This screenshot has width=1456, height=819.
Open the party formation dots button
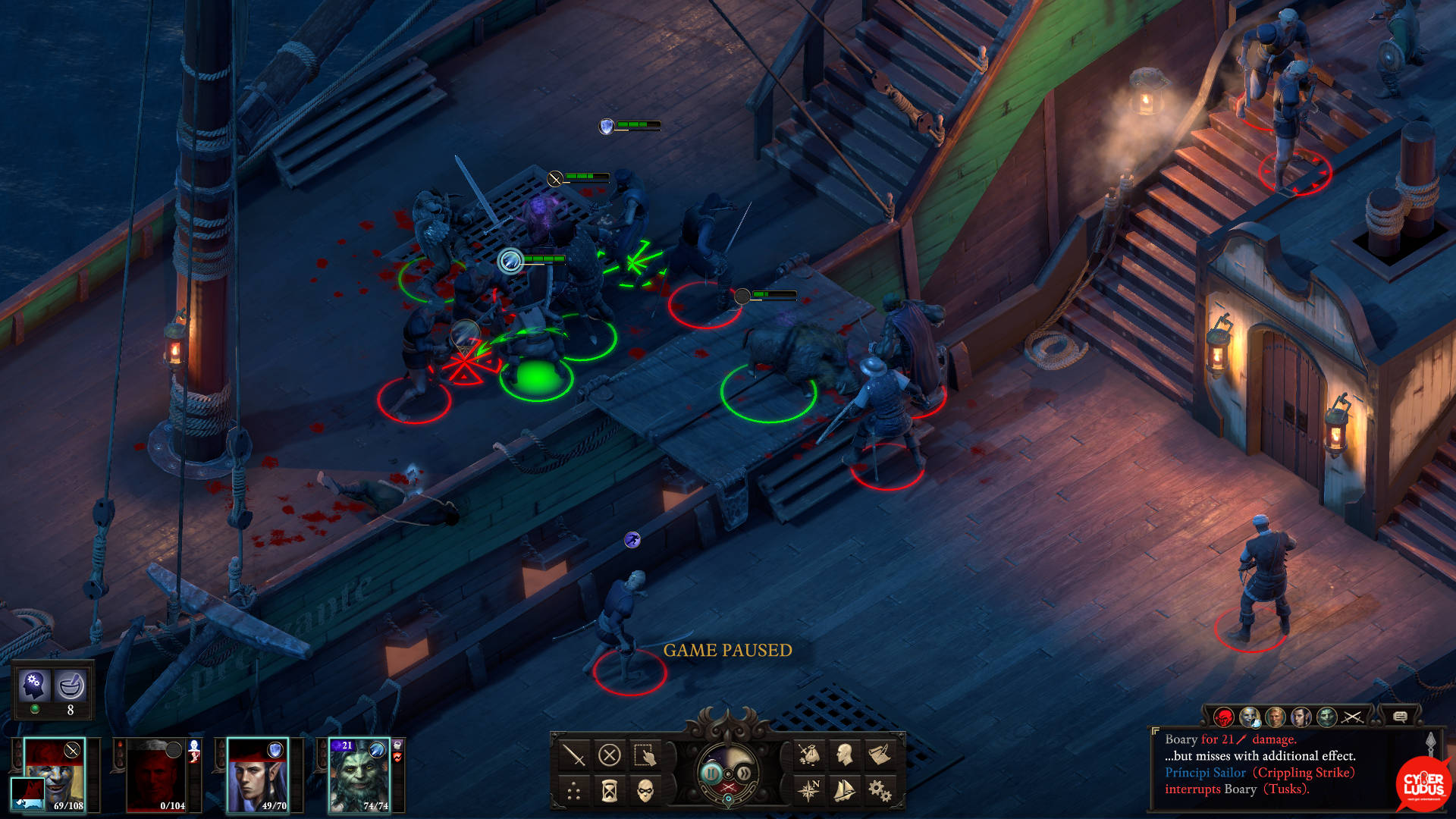click(x=574, y=792)
